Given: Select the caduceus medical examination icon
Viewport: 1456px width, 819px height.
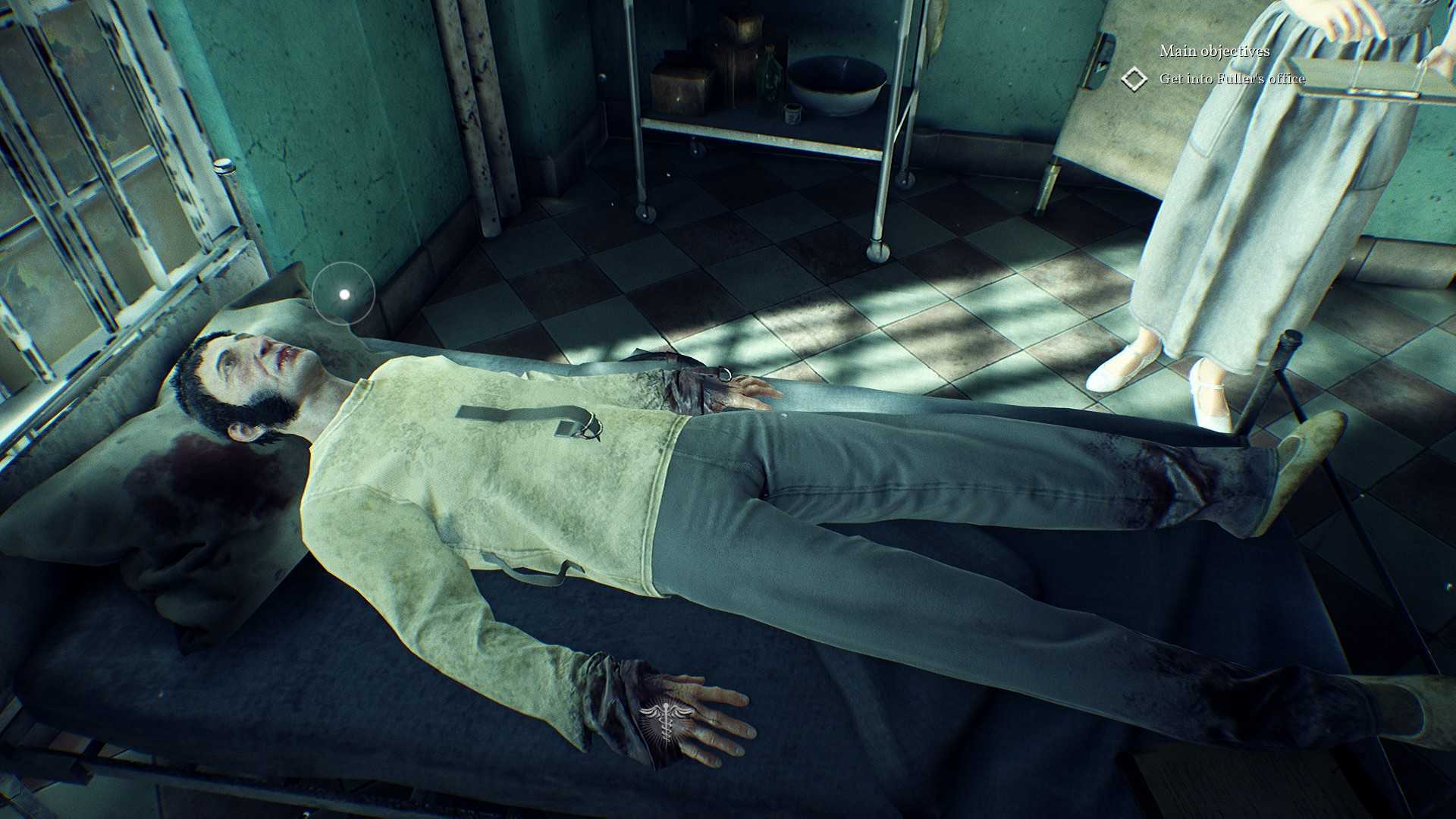Looking at the screenshot, I should tap(666, 719).
